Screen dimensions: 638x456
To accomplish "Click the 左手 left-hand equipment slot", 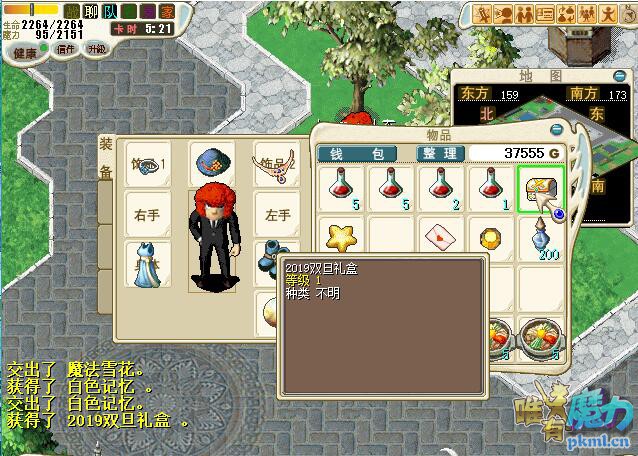I will [x=275, y=214].
